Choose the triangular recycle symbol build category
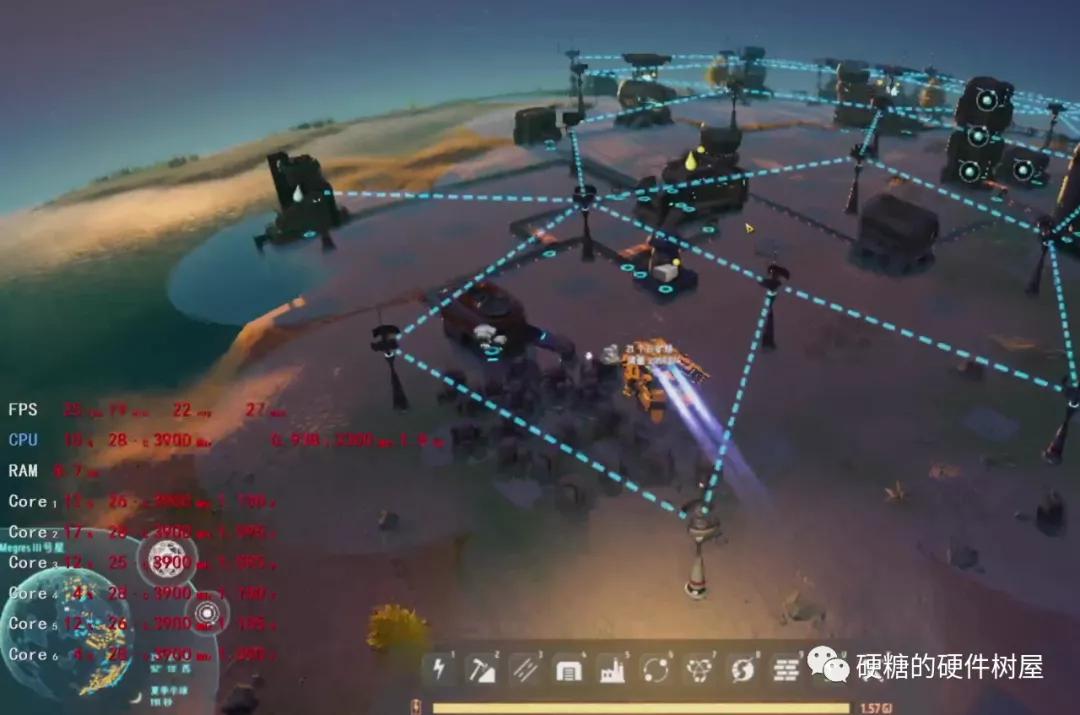The width and height of the screenshot is (1080, 715). 699,668
